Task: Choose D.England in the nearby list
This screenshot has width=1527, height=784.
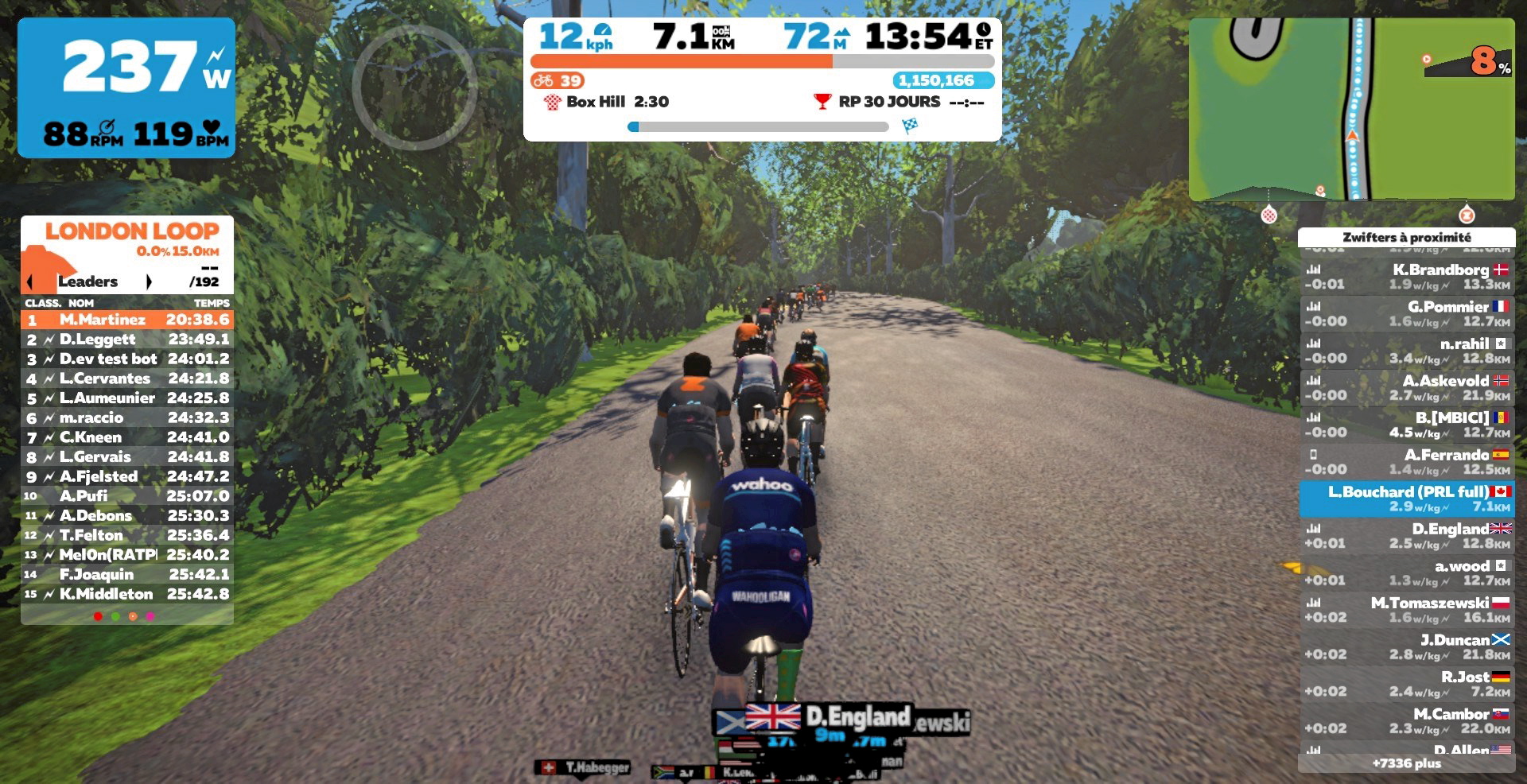Action: click(x=1406, y=536)
